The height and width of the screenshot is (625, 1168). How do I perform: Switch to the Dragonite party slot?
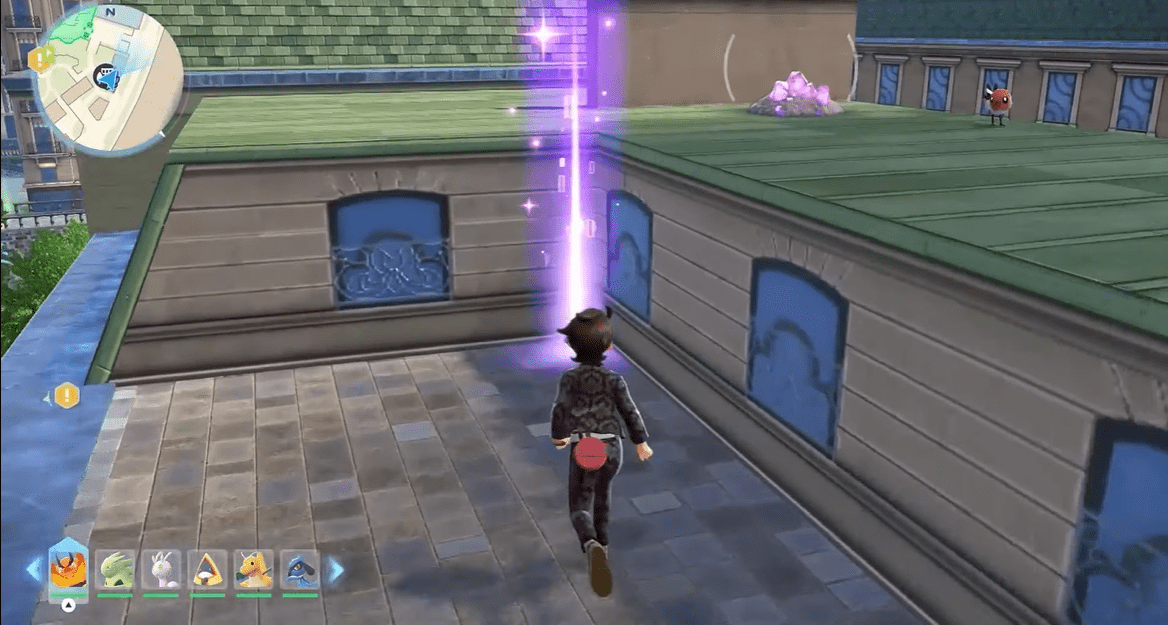coord(253,570)
